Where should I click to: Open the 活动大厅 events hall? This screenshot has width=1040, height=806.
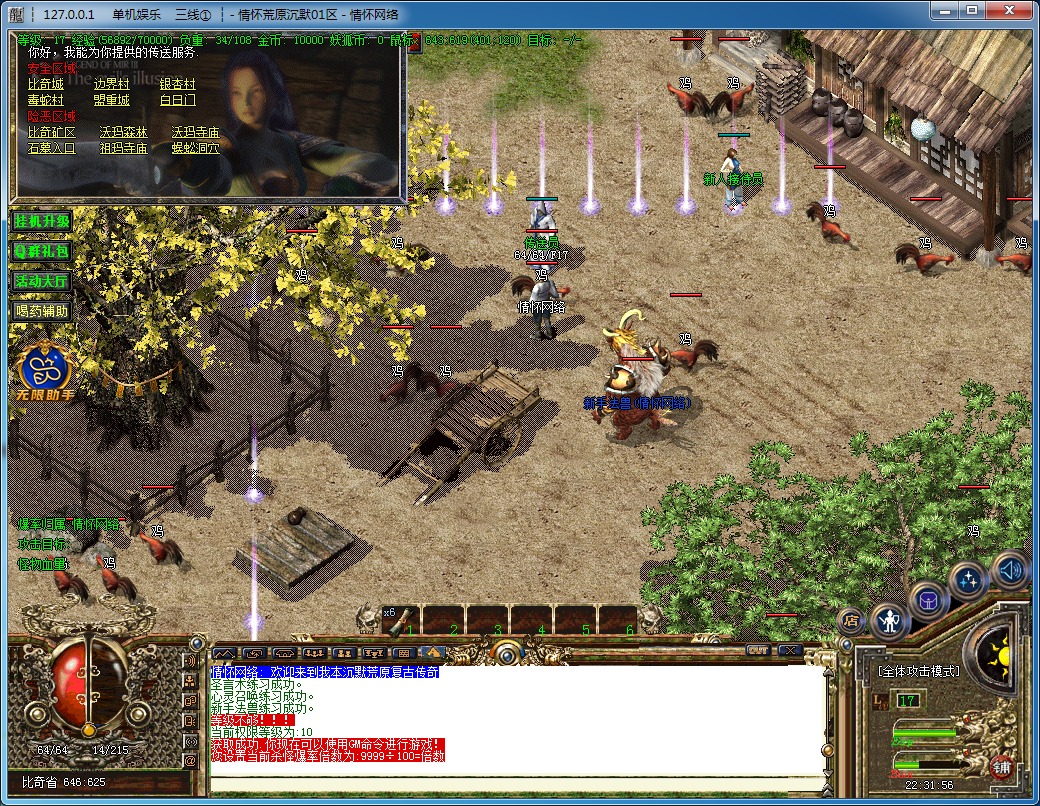[x=42, y=280]
